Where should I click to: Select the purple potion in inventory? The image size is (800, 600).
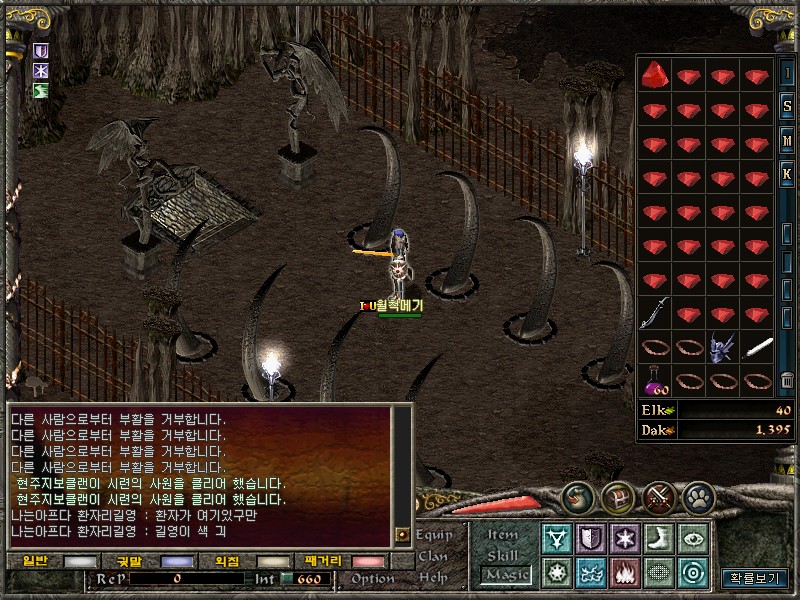(655, 380)
